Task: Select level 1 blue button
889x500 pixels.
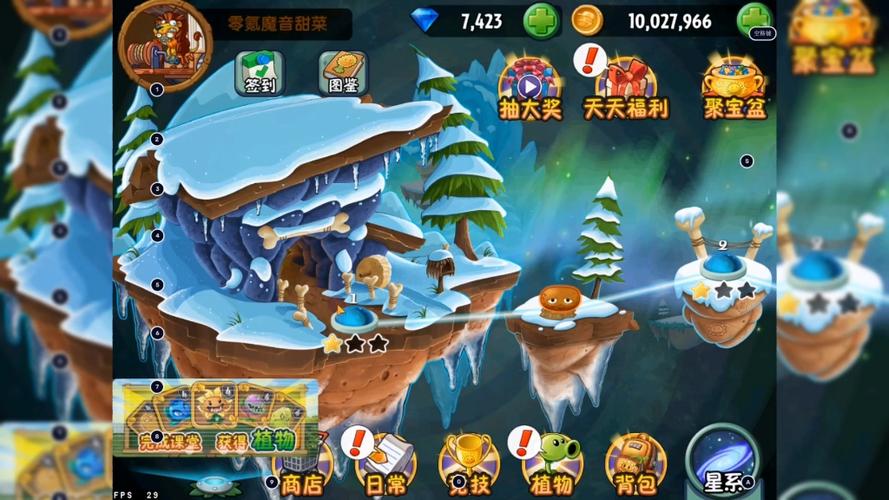Action: (x=354, y=319)
